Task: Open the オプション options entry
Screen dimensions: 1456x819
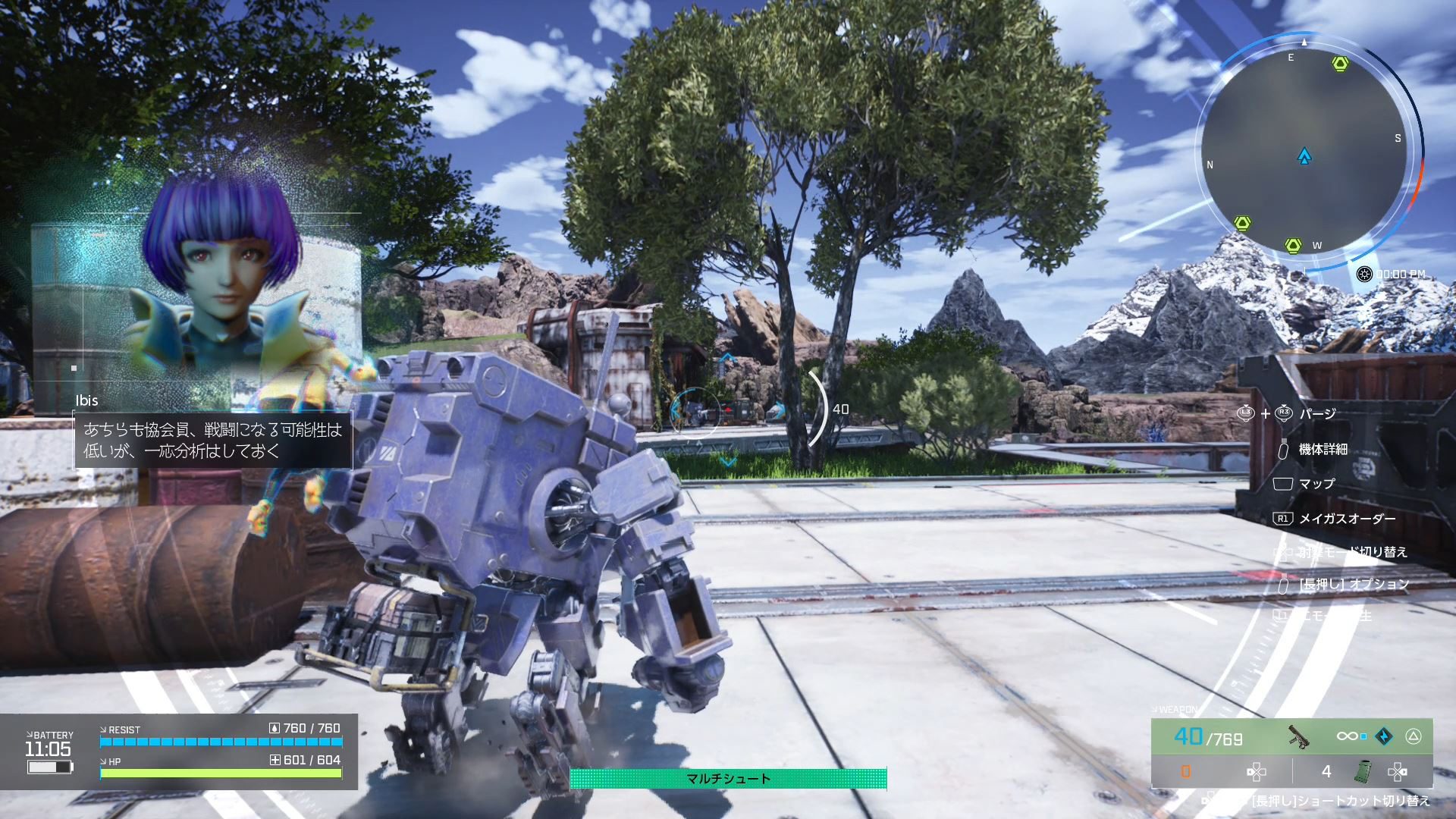Action: click(1354, 584)
